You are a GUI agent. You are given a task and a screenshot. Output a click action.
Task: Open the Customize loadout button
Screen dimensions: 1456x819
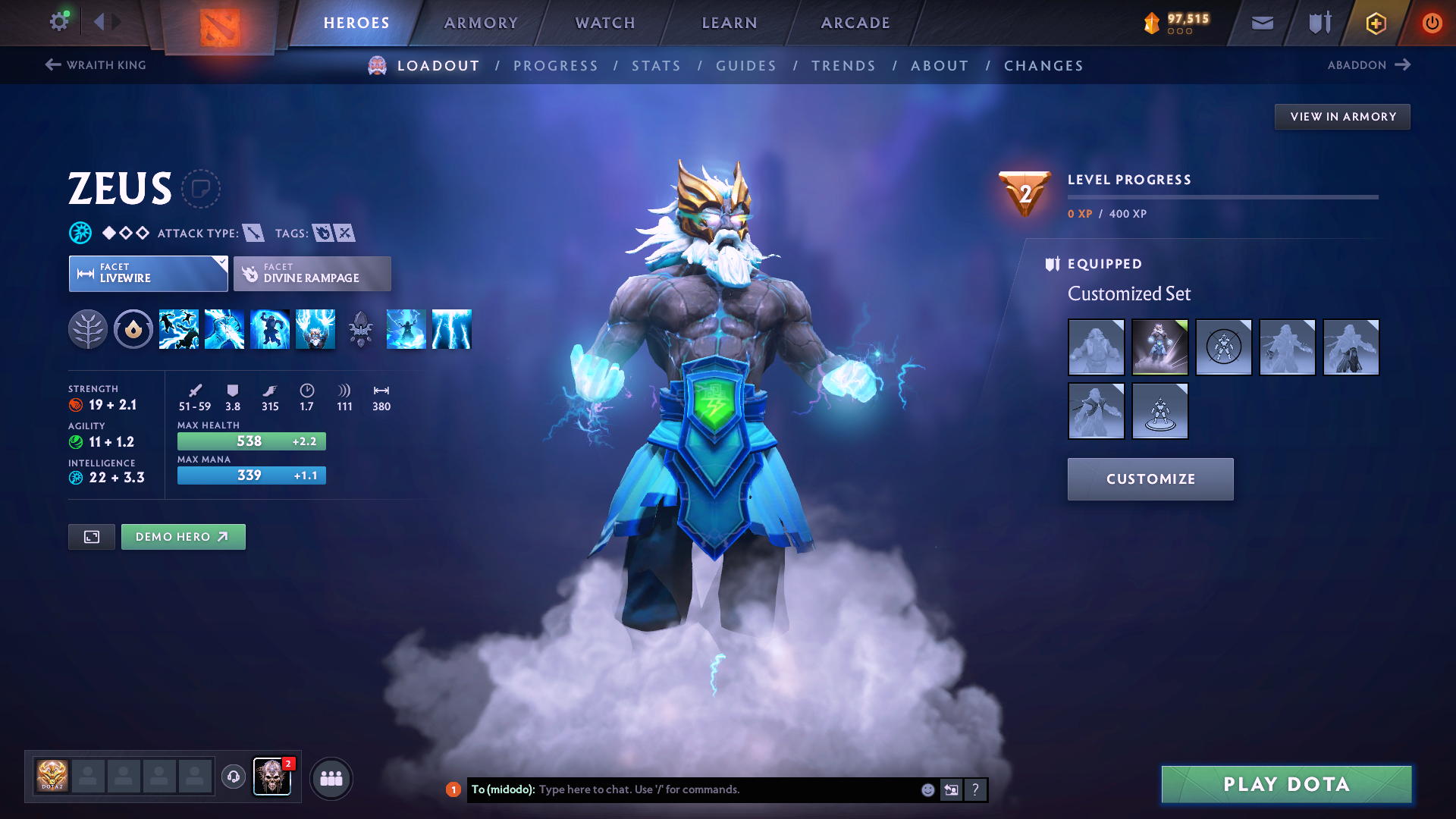pyautogui.click(x=1150, y=479)
